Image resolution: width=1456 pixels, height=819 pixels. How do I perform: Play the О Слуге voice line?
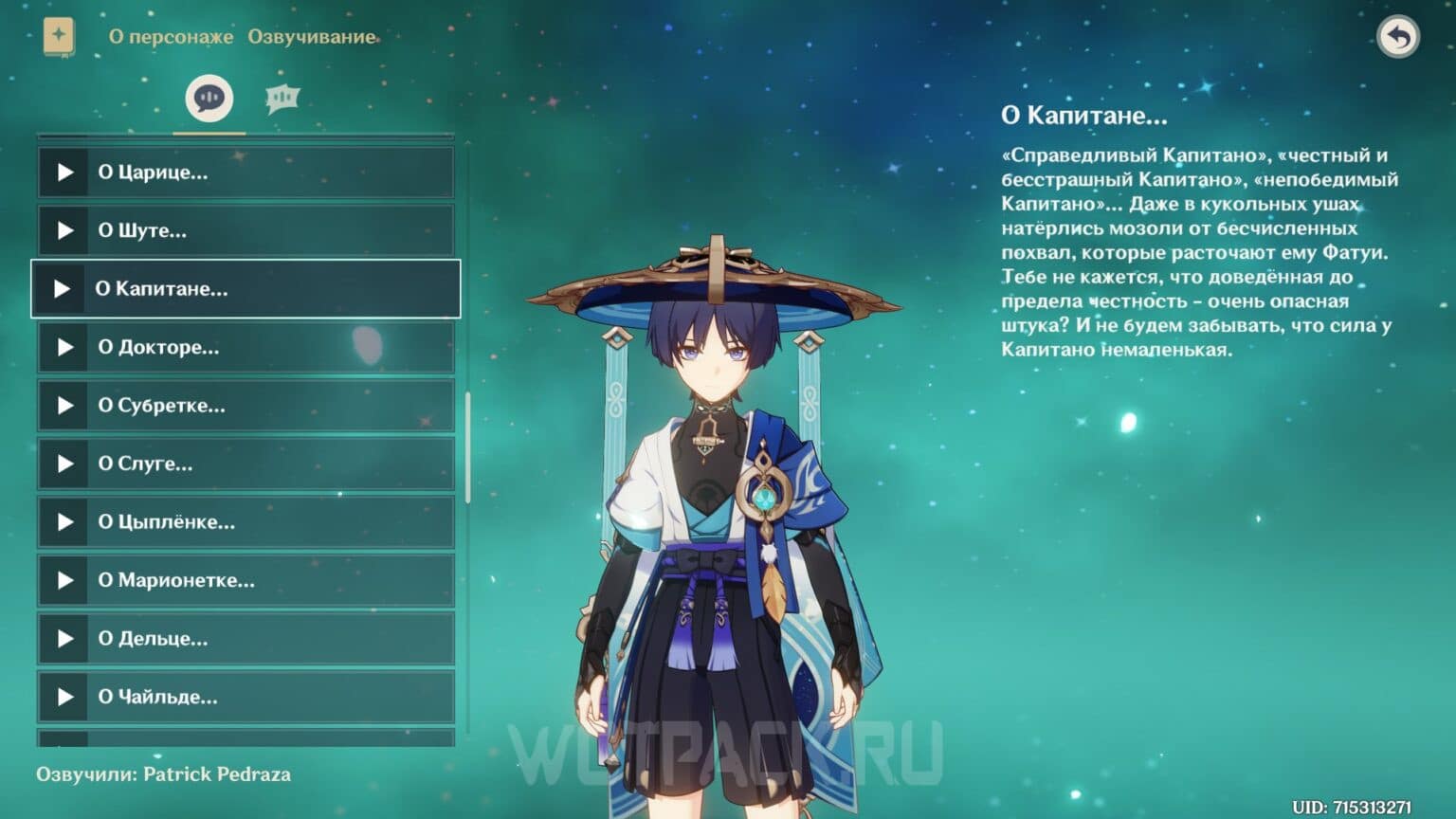click(64, 464)
